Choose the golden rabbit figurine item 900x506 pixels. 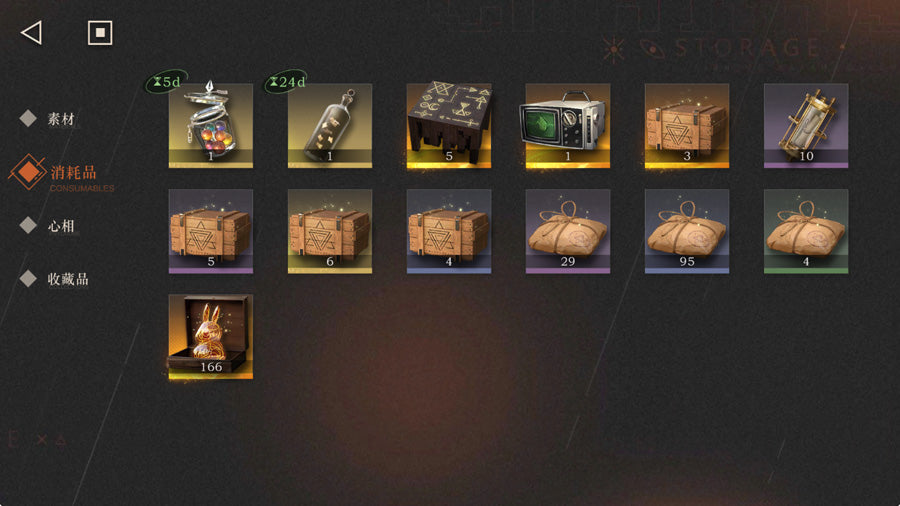210,336
